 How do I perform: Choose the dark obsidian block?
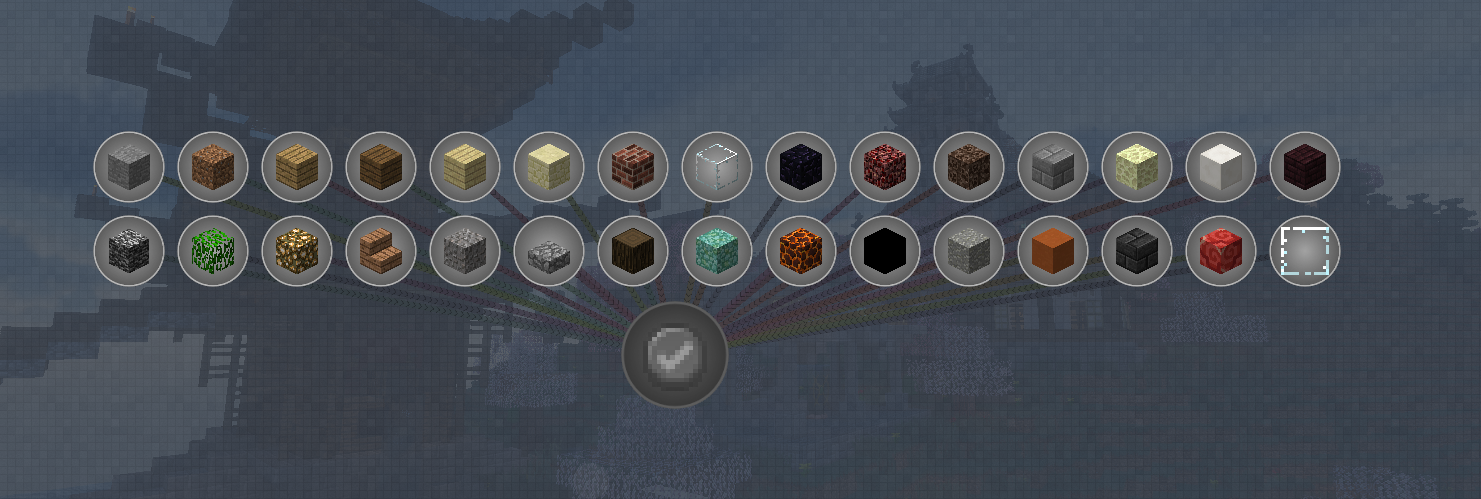click(801, 167)
